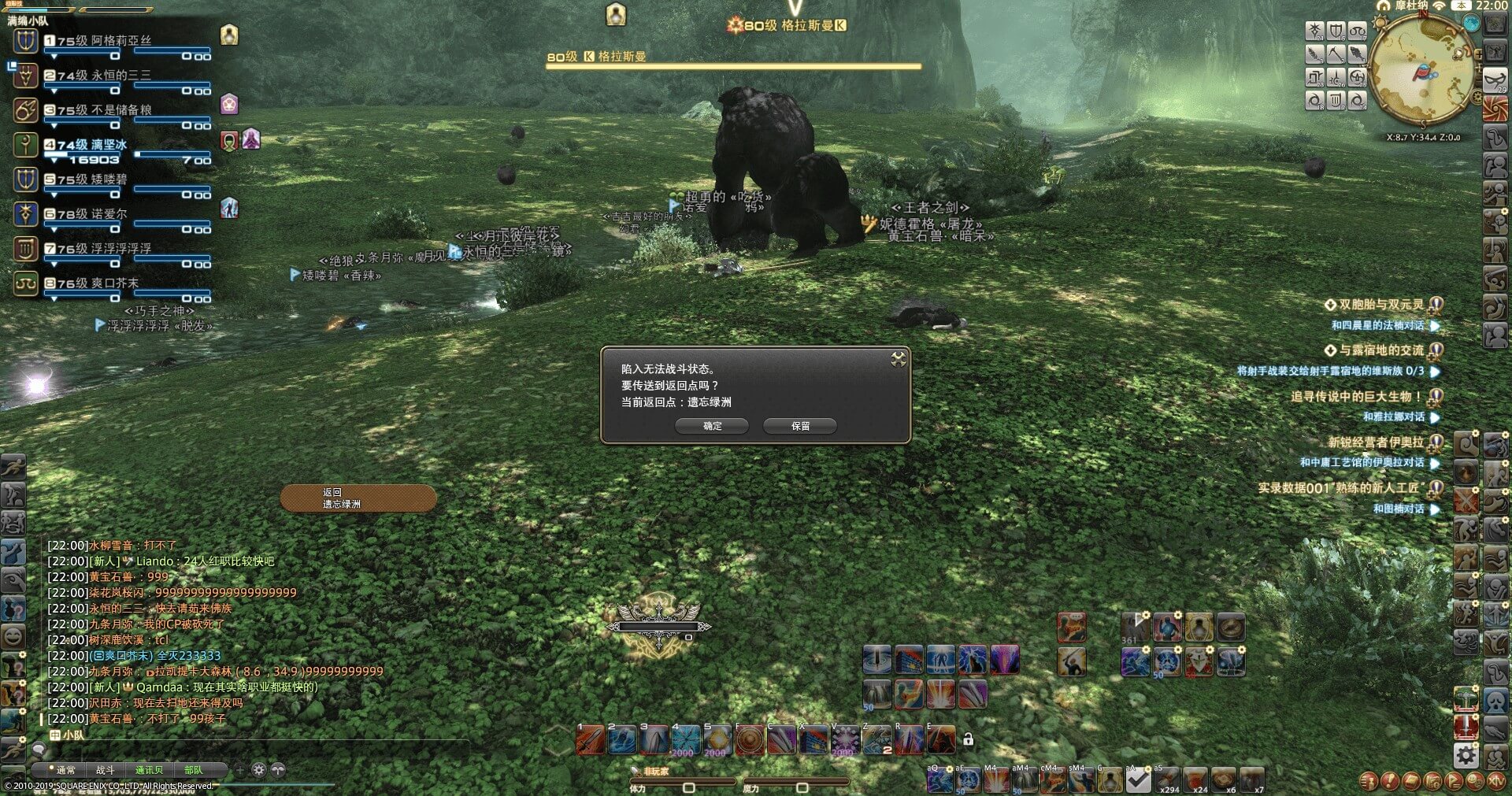Select party member 不是储备粮
Viewport: 1512px width, 796px height.
120,110
